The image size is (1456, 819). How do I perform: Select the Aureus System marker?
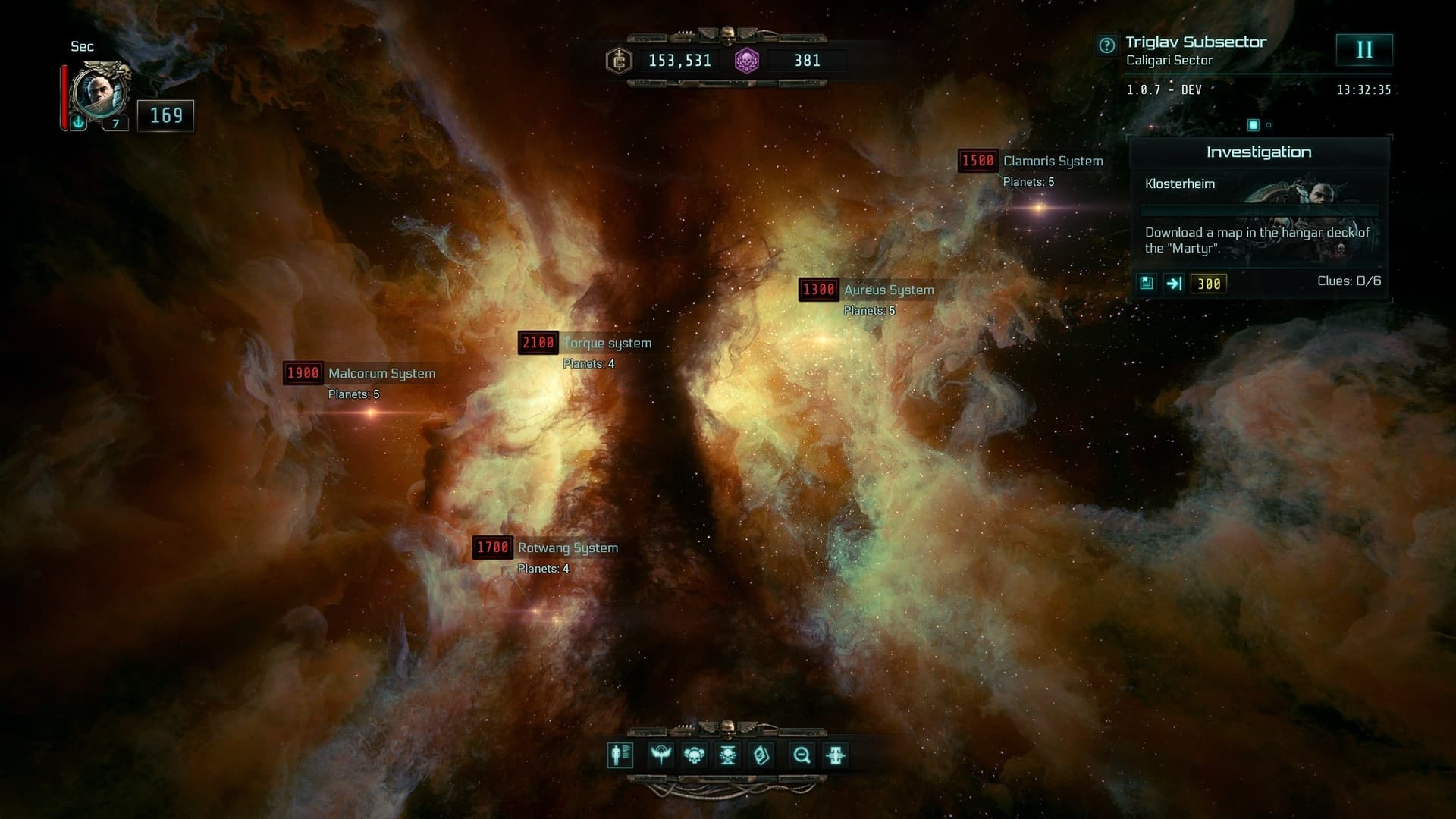[x=888, y=290]
